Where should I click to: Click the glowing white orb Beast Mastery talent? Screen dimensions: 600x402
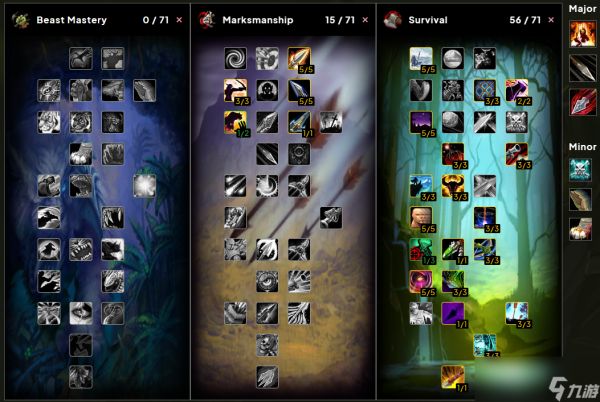coord(144,186)
